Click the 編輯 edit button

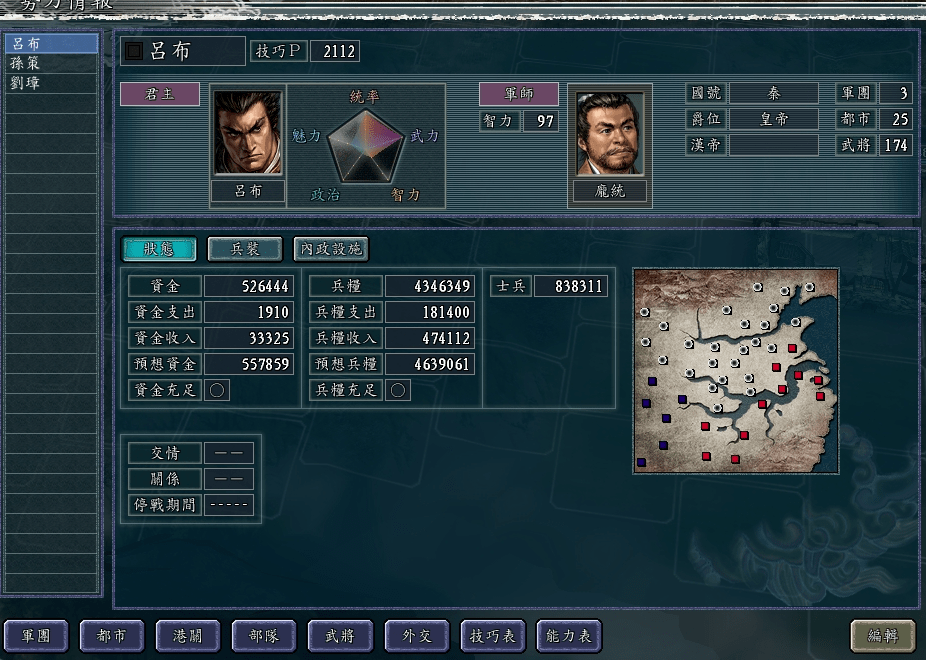882,636
